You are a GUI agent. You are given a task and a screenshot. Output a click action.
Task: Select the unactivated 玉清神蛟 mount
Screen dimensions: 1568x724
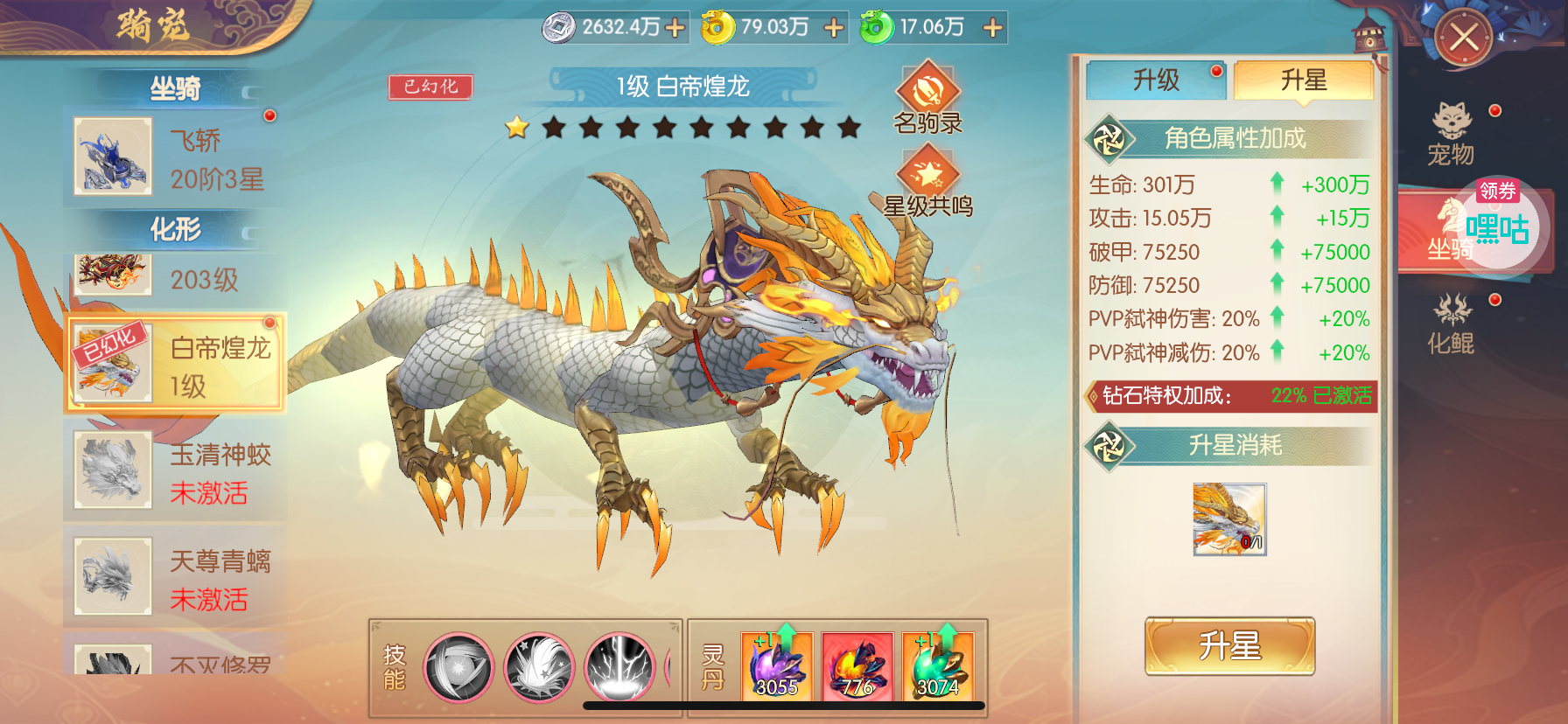[x=175, y=471]
